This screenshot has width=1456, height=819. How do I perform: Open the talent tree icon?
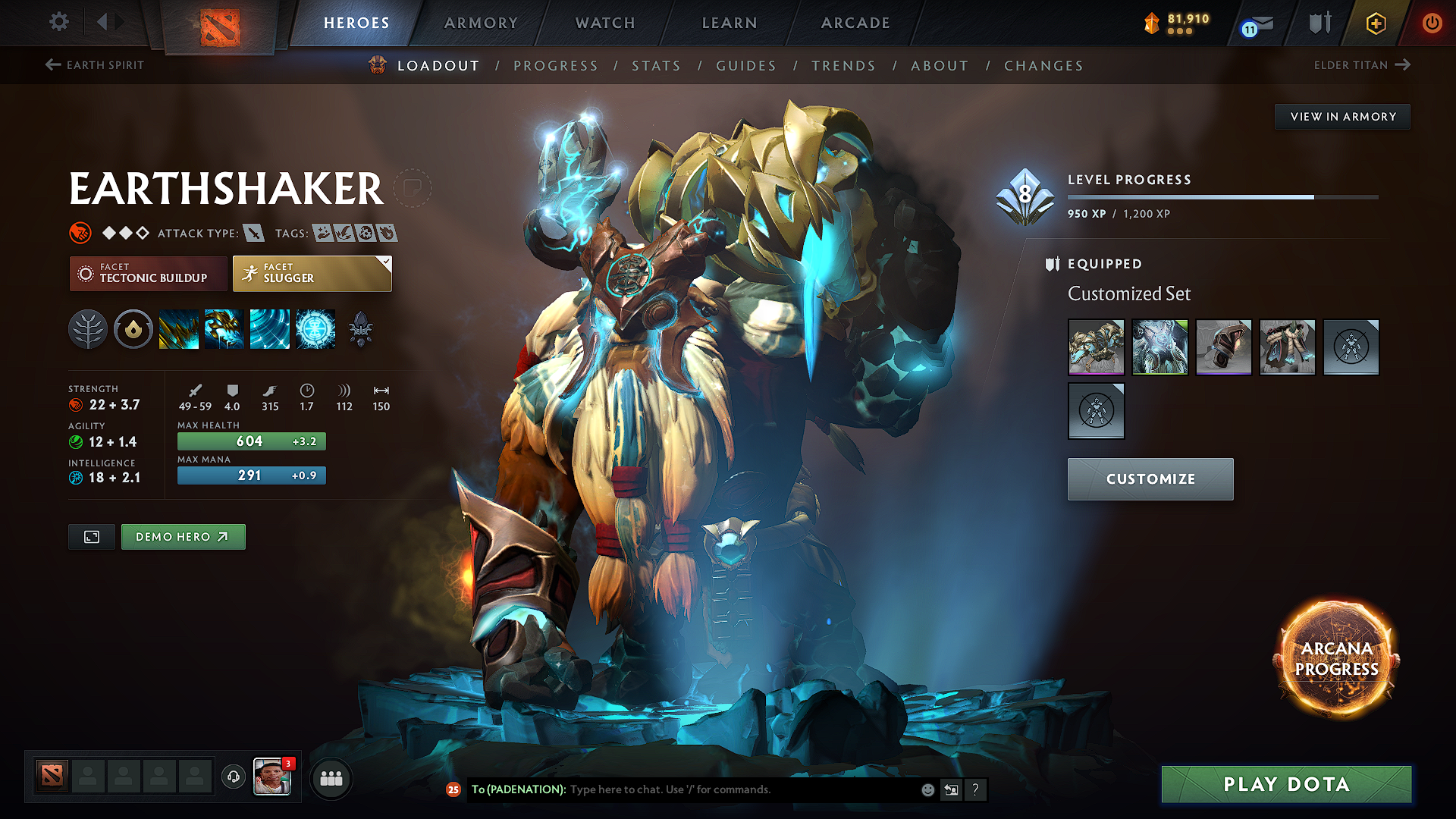(x=88, y=329)
